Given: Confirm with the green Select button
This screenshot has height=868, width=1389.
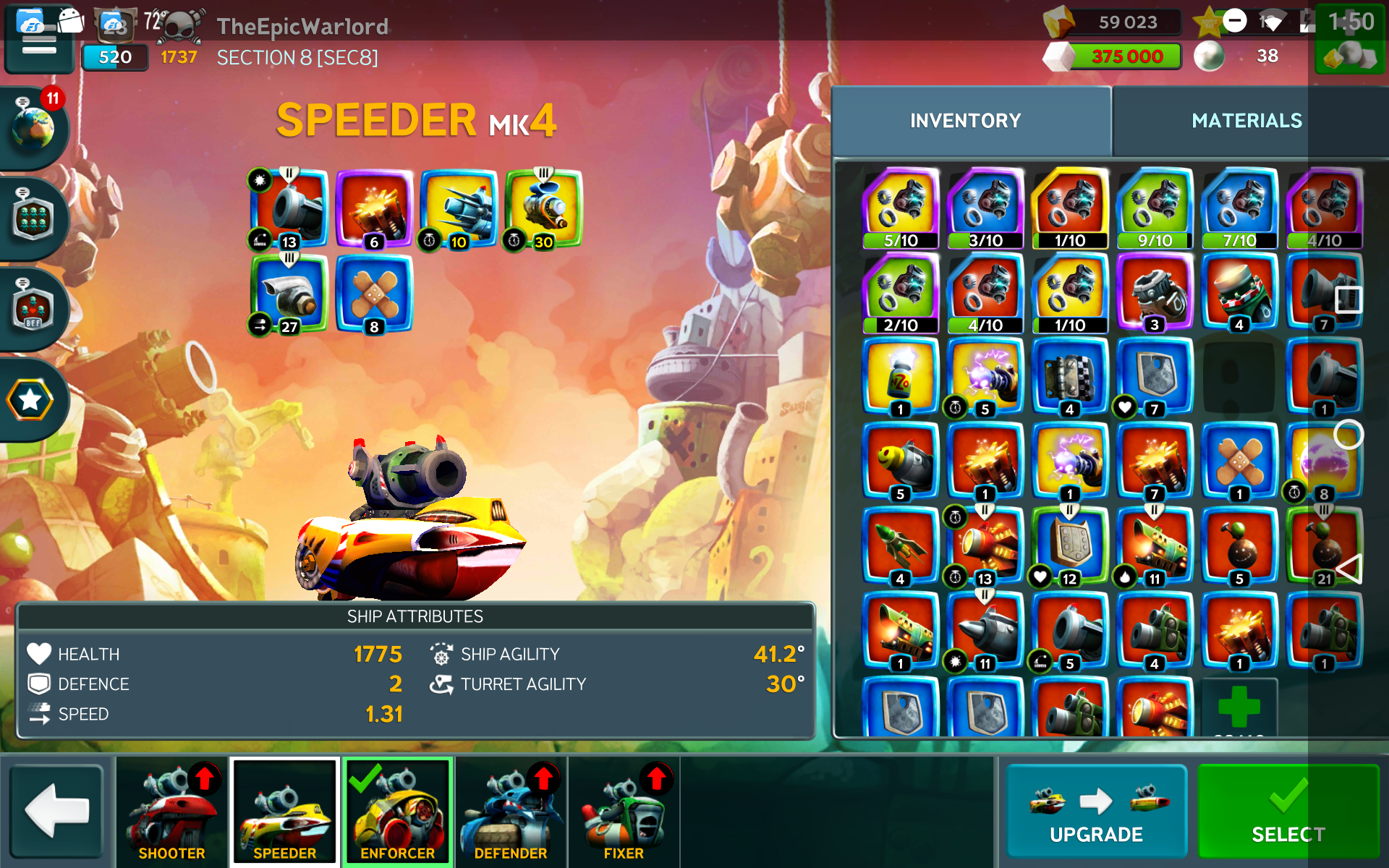Looking at the screenshot, I should [x=1288, y=813].
